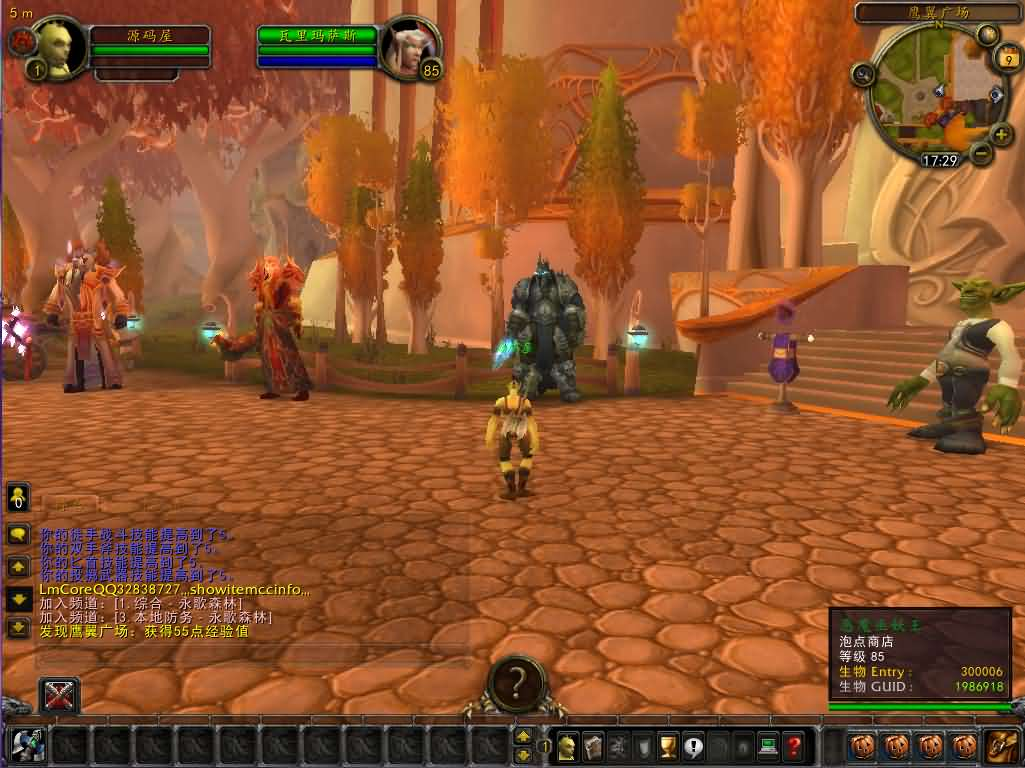Screen dimensions: 1025x768
Task: Open the main backpack slot
Action: (1001, 745)
